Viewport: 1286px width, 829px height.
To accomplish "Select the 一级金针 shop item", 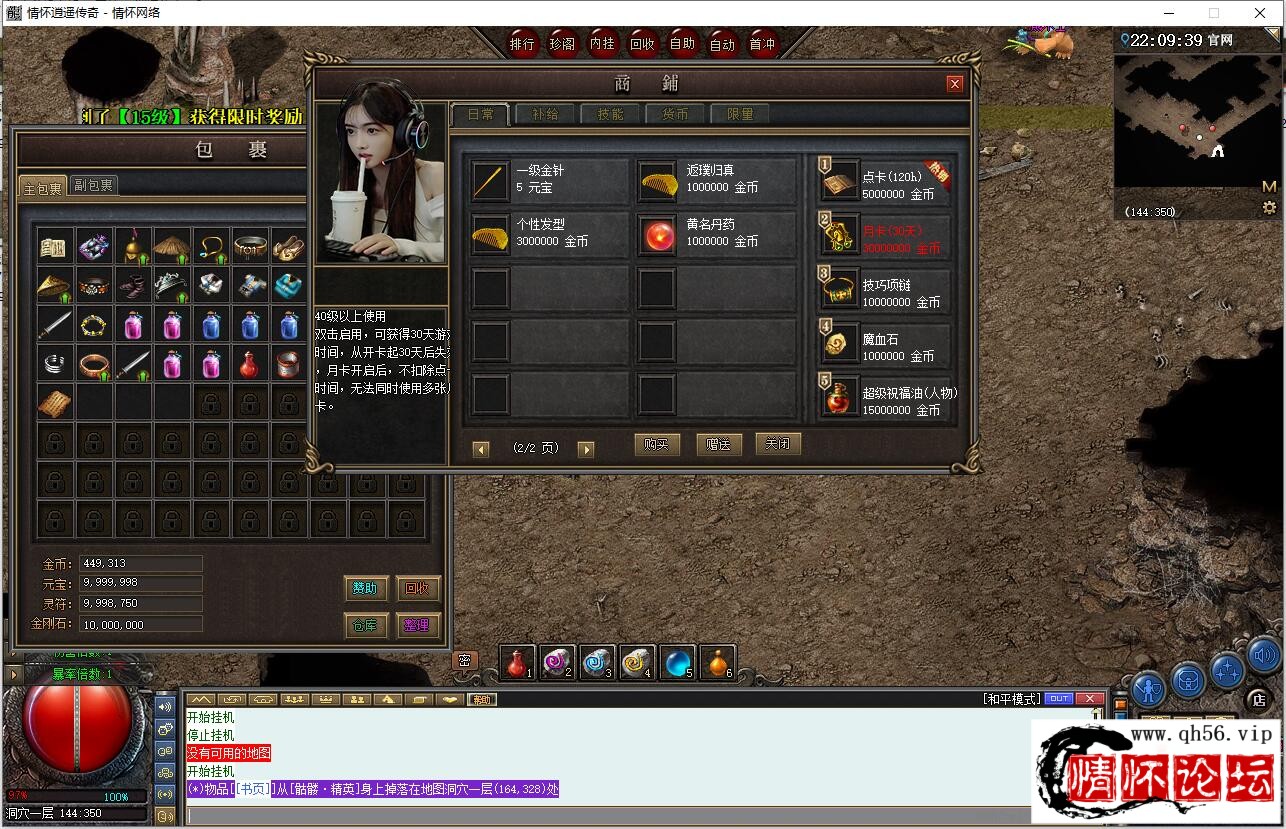I will pyautogui.click(x=549, y=180).
